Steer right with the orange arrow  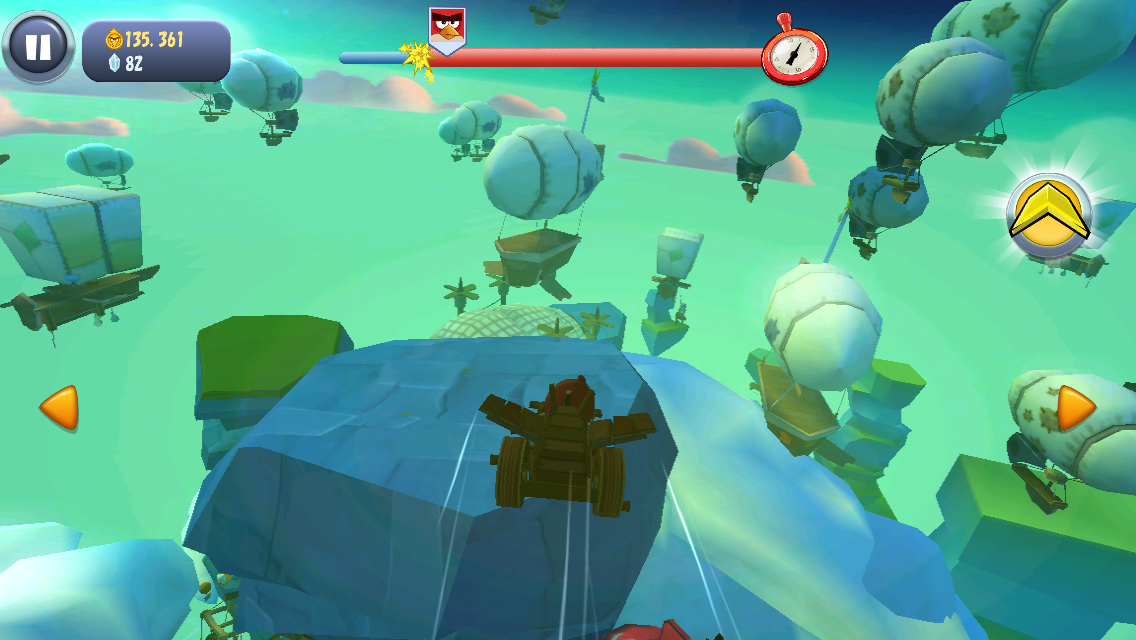point(1076,408)
